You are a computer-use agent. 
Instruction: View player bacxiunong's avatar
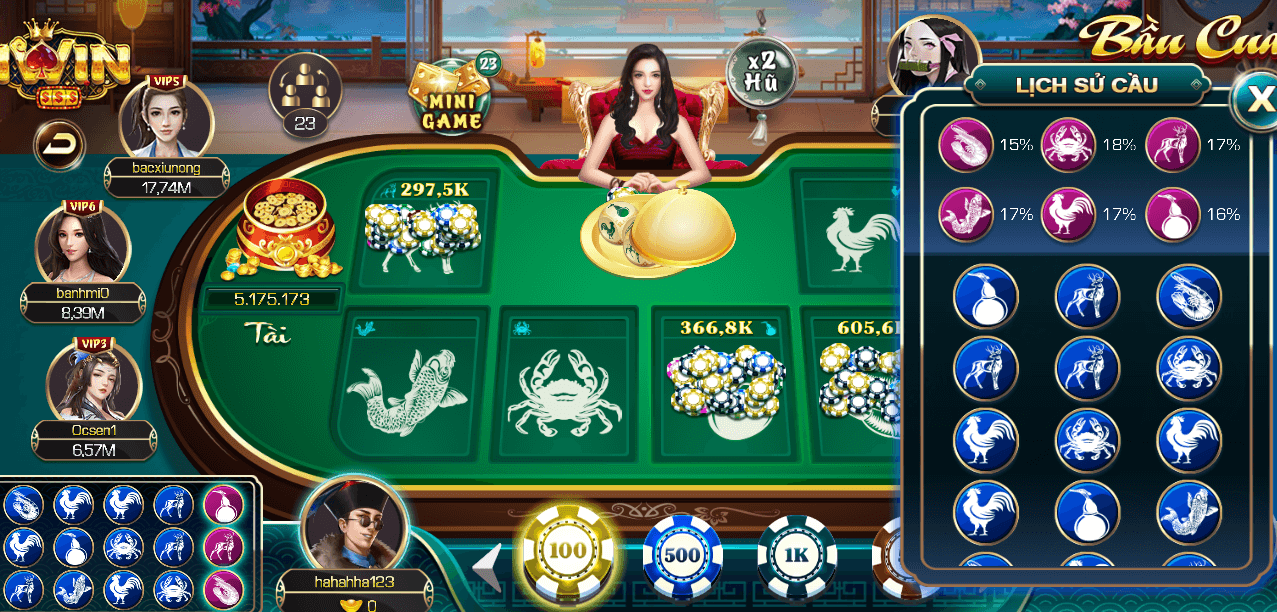166,120
